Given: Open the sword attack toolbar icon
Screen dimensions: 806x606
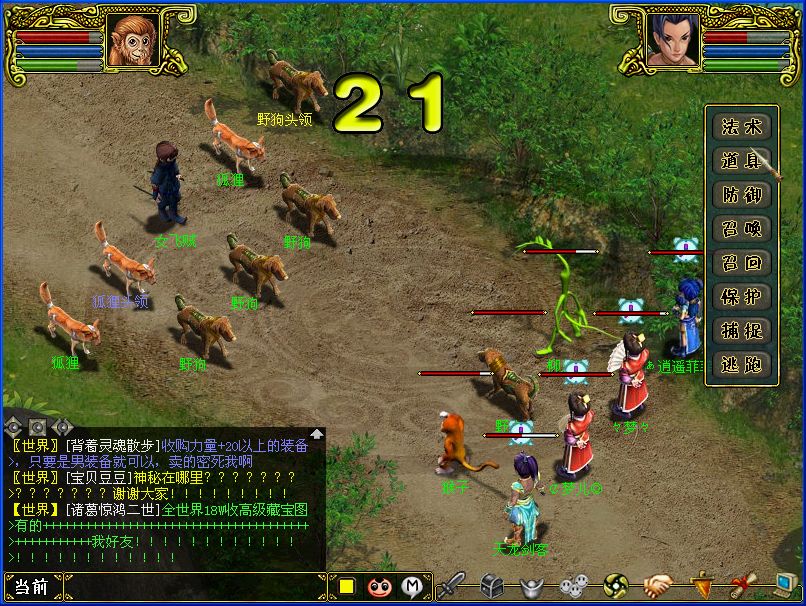Looking at the screenshot, I should (452, 586).
